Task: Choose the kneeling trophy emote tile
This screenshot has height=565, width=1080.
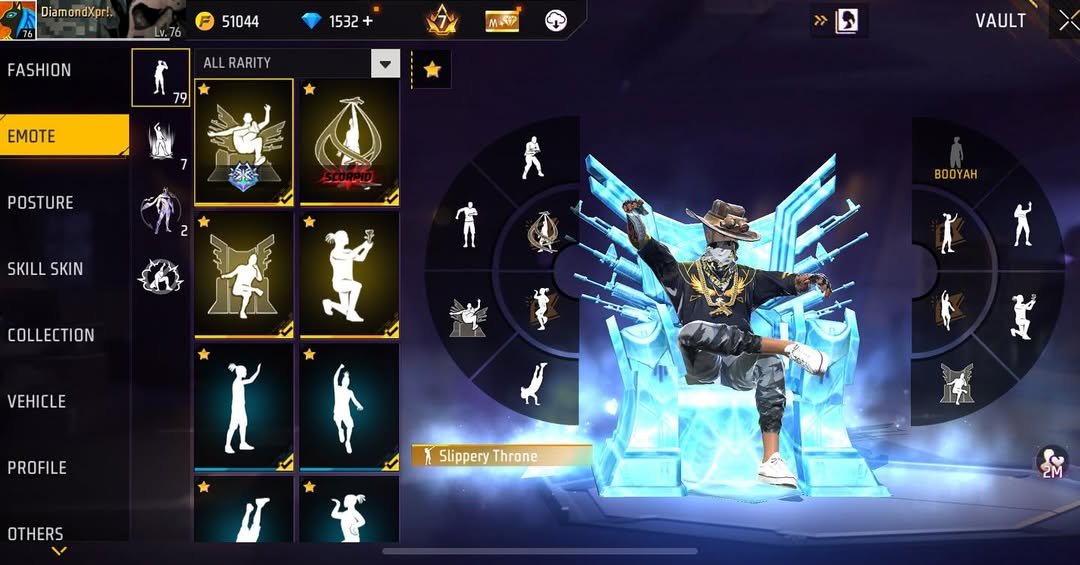Action: click(350, 273)
